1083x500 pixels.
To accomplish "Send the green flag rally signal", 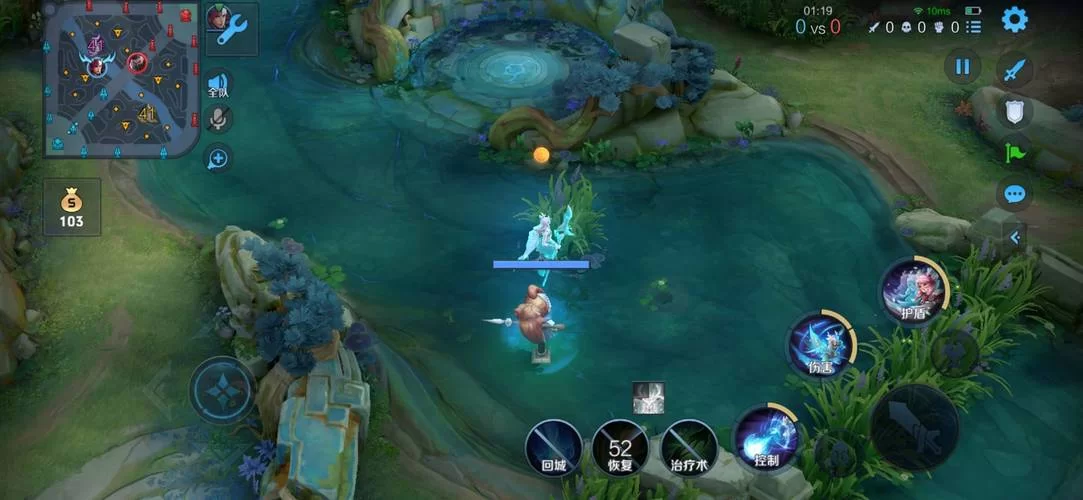I will [x=1014, y=152].
